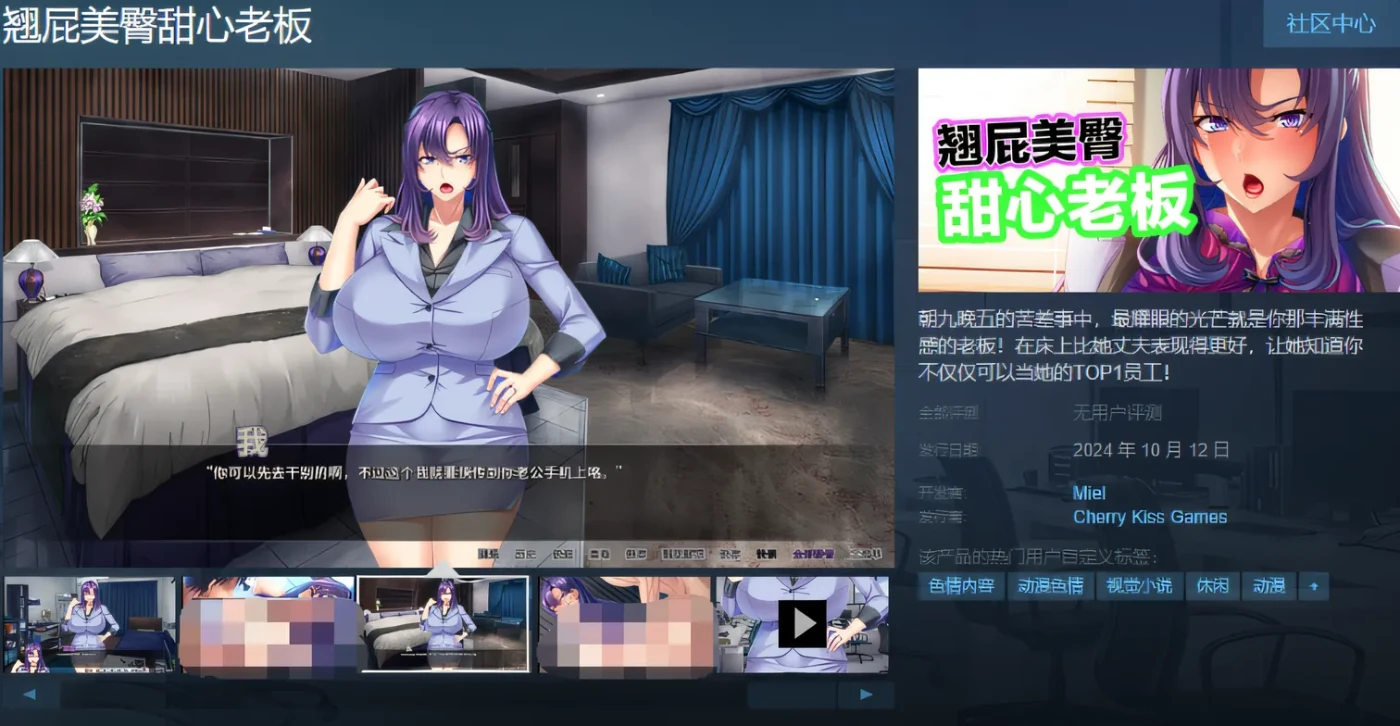Expand hidden tags with the plus icon
The image size is (1400, 726).
[1316, 586]
